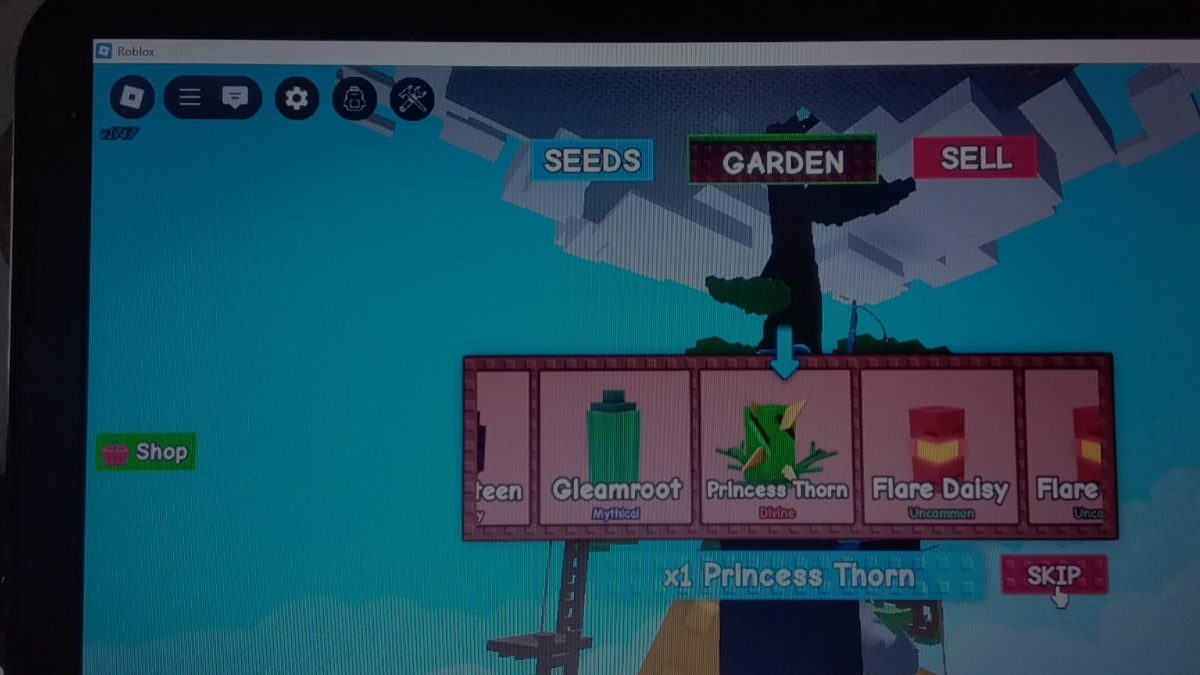Image resolution: width=1200 pixels, height=675 pixels.
Task: Select the red SELL button
Action: point(975,158)
